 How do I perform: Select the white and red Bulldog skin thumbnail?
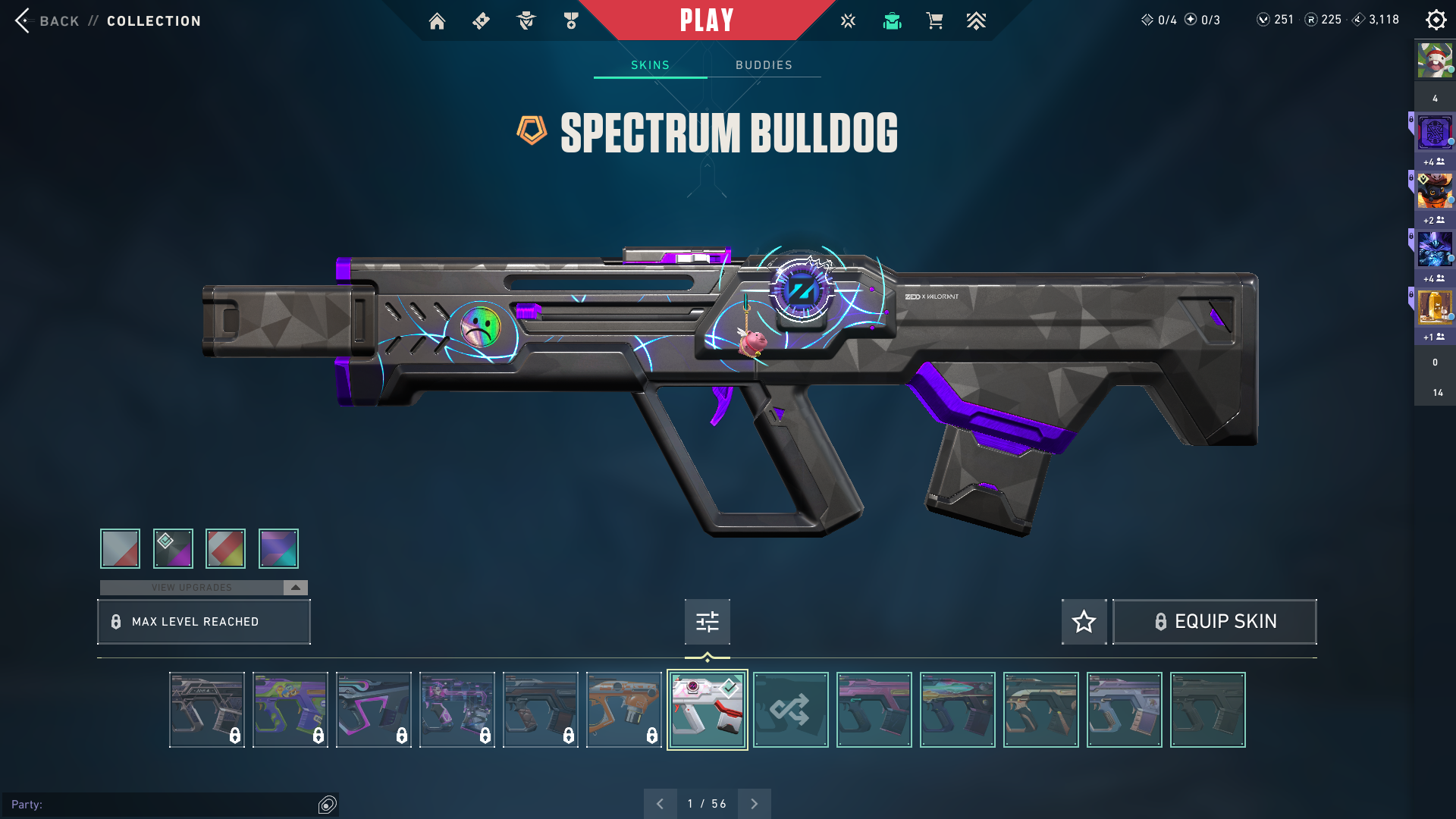click(707, 710)
